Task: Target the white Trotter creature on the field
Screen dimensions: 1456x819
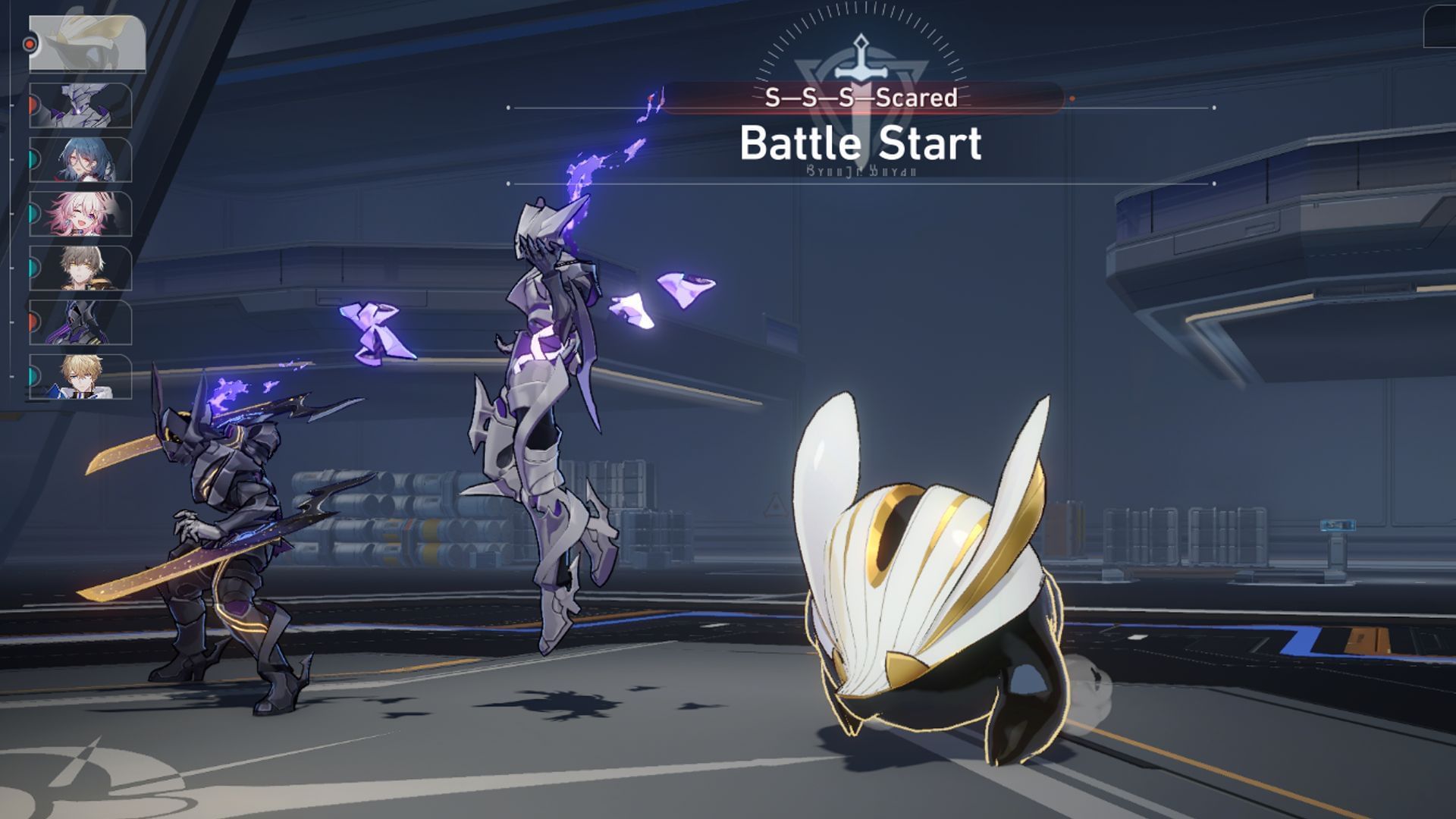Action: [x=933, y=599]
